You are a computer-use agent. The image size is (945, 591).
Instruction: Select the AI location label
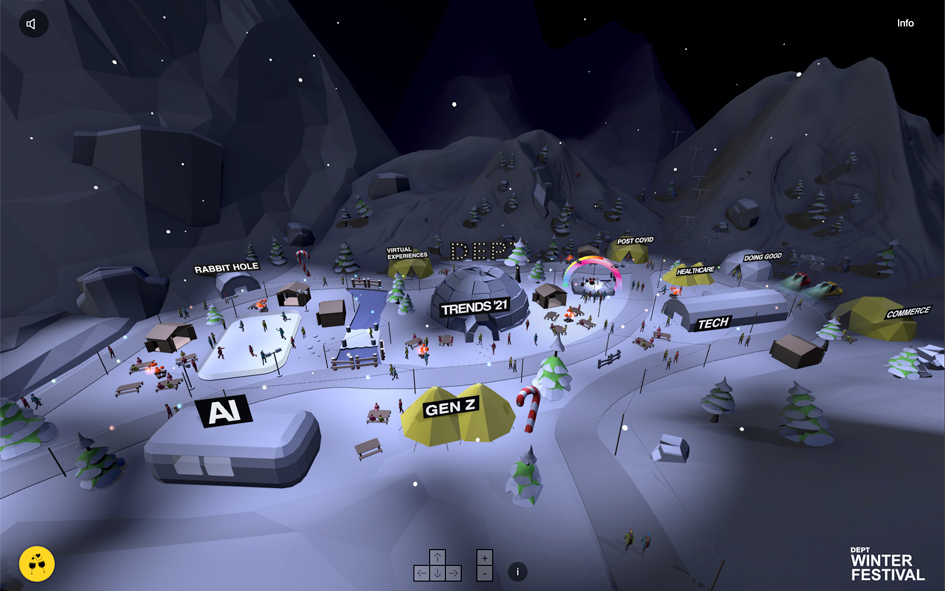coord(223,411)
